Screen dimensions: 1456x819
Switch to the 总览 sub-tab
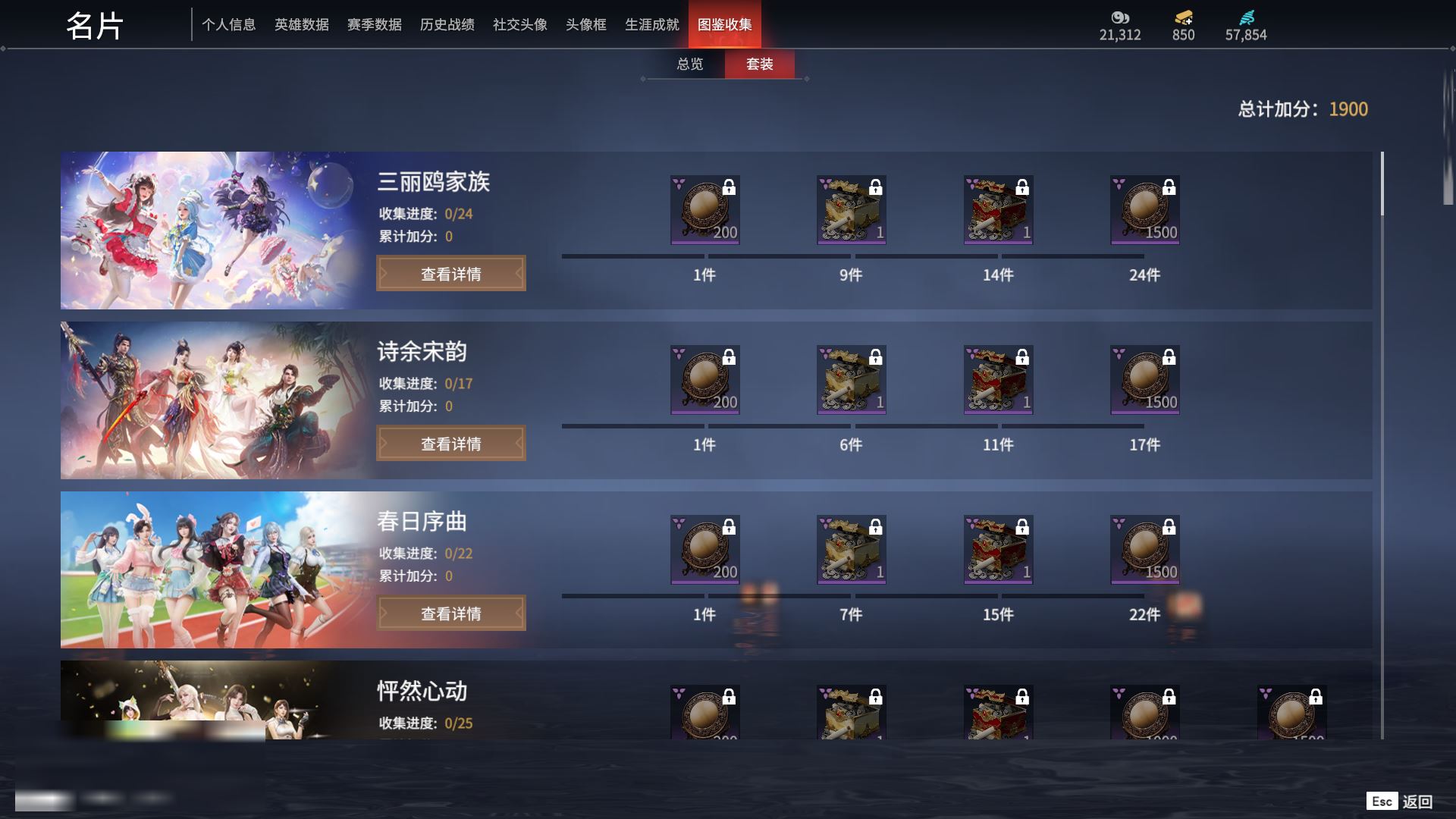689,64
